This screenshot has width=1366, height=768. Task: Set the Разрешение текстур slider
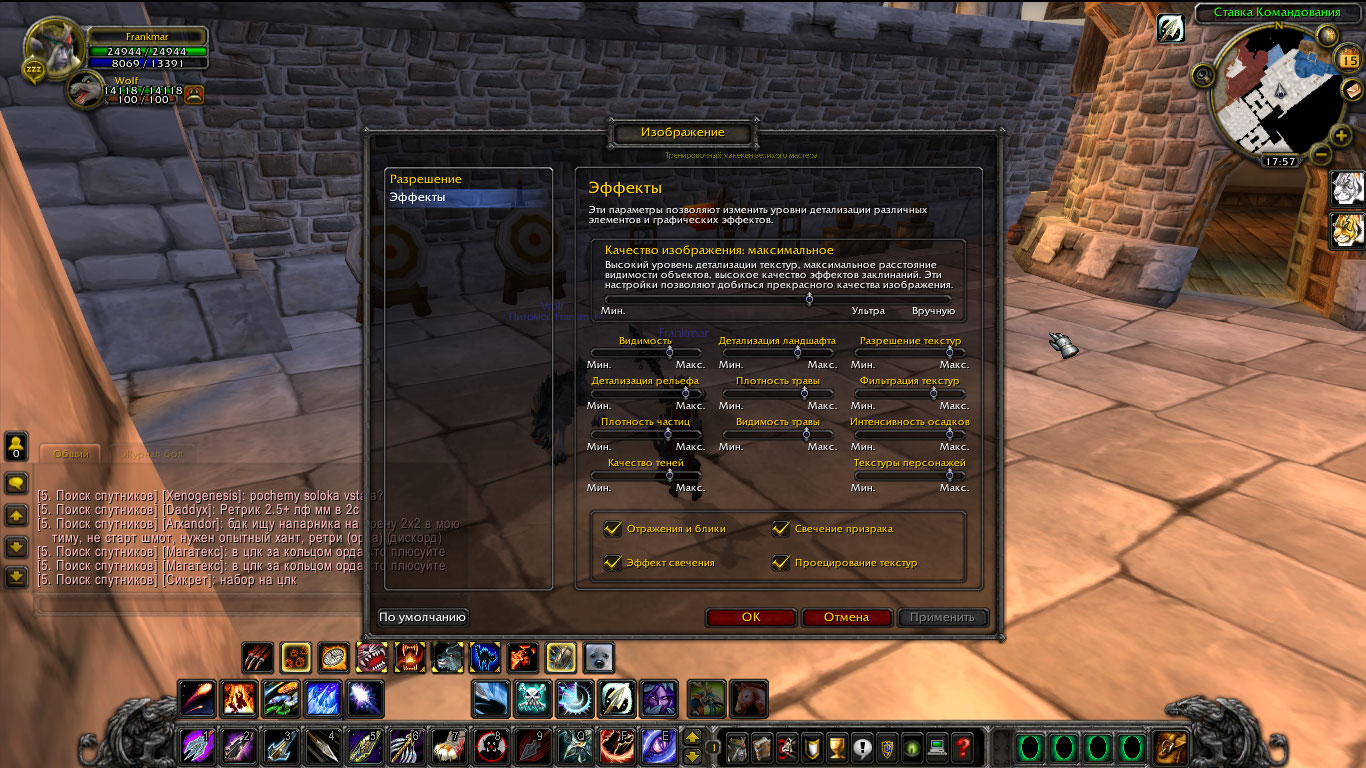click(x=949, y=352)
